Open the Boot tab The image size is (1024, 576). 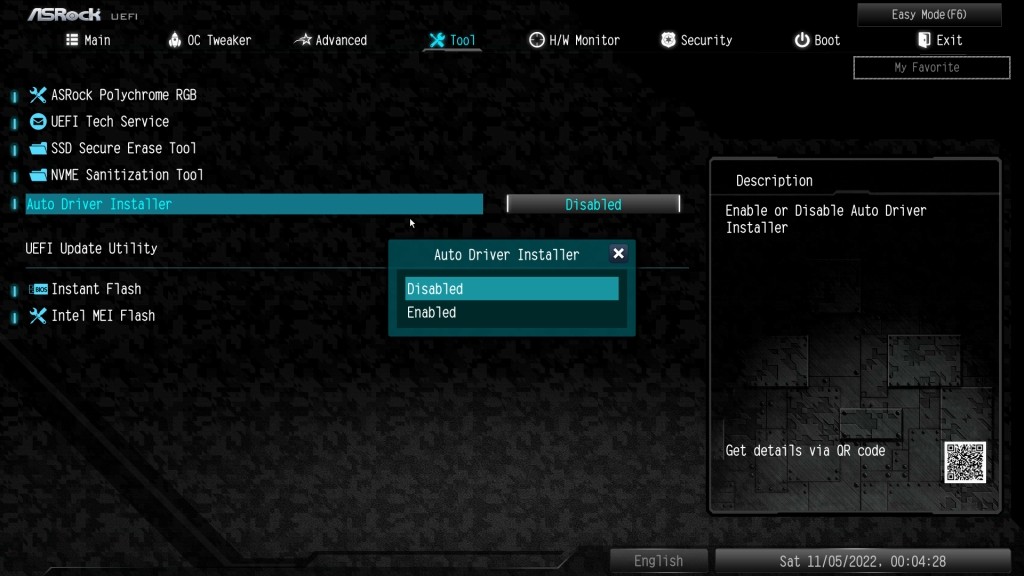tap(817, 40)
